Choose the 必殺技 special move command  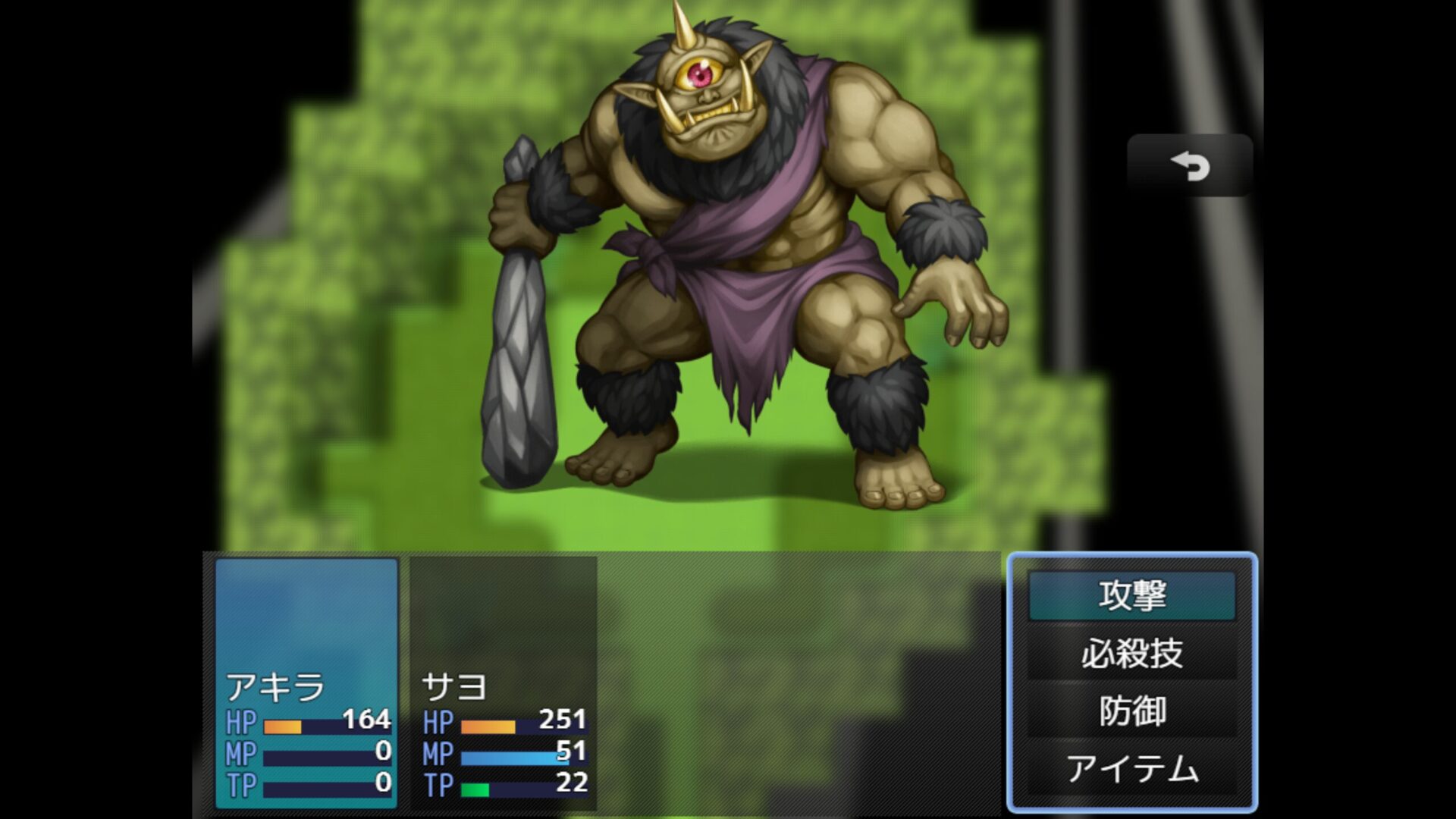point(1131,654)
